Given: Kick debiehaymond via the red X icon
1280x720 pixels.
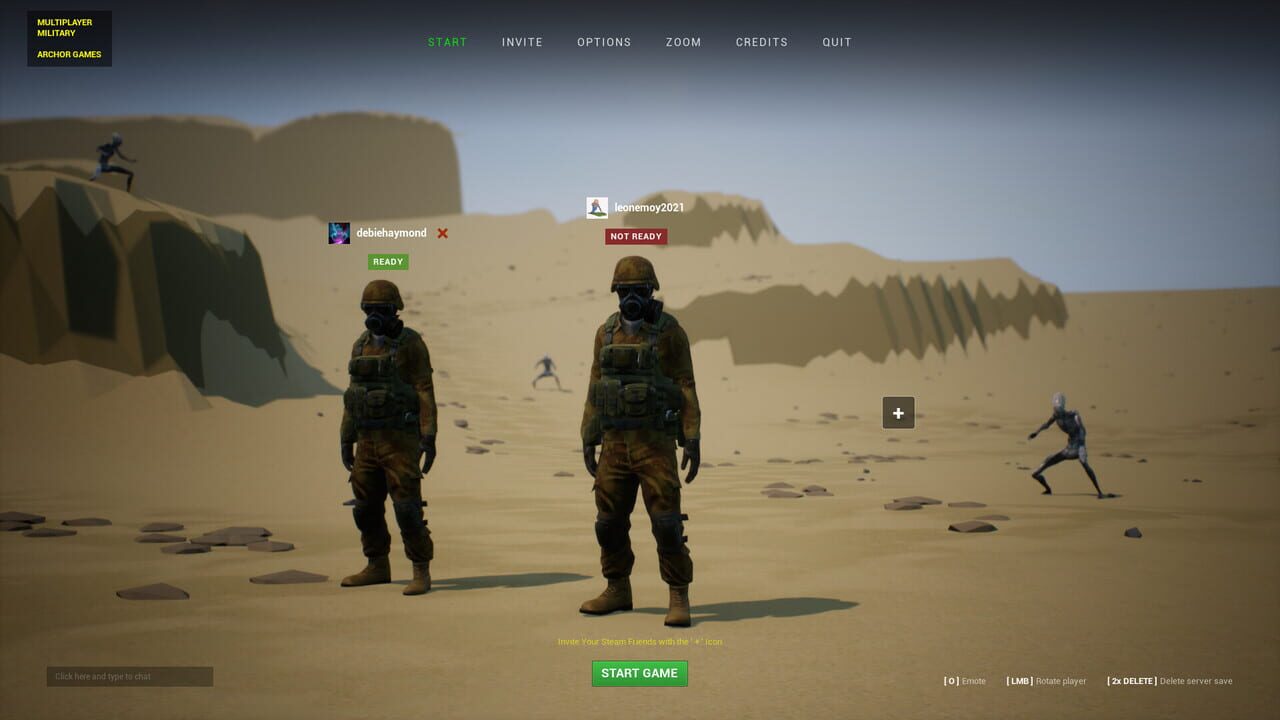Looking at the screenshot, I should (441, 232).
